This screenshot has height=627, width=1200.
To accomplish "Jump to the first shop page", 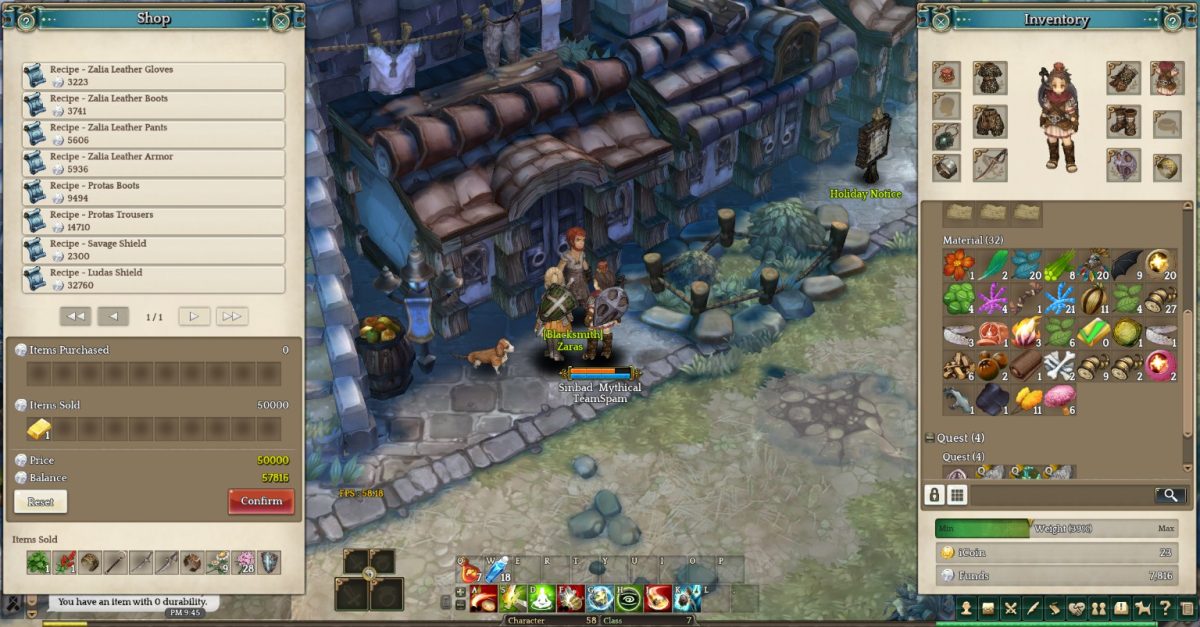I will (74, 316).
